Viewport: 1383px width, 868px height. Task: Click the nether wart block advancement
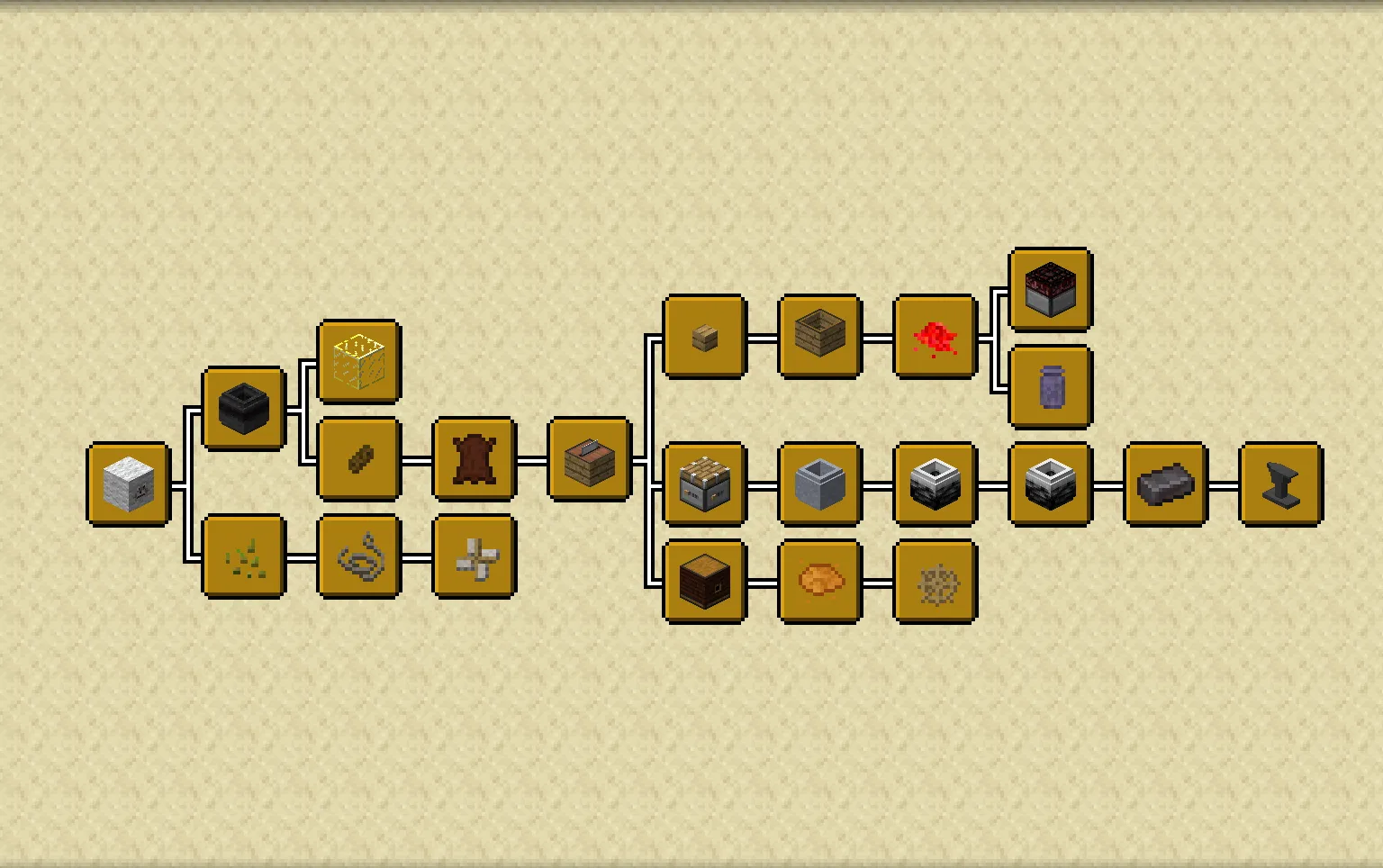click(x=1050, y=290)
